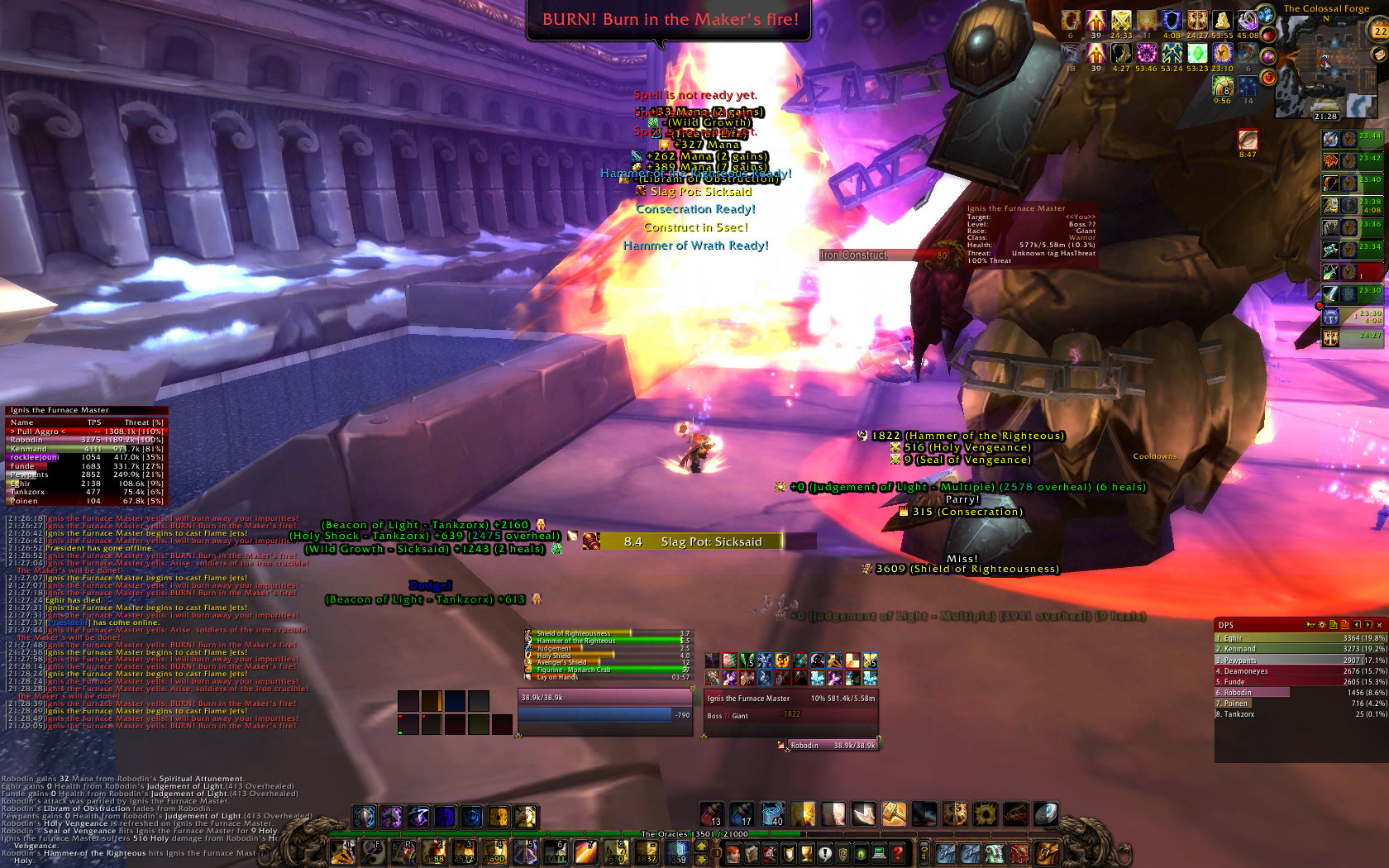Screen dimensions: 1389x868
Task: Select the Robodin target-of-target frame
Action: pos(827,745)
